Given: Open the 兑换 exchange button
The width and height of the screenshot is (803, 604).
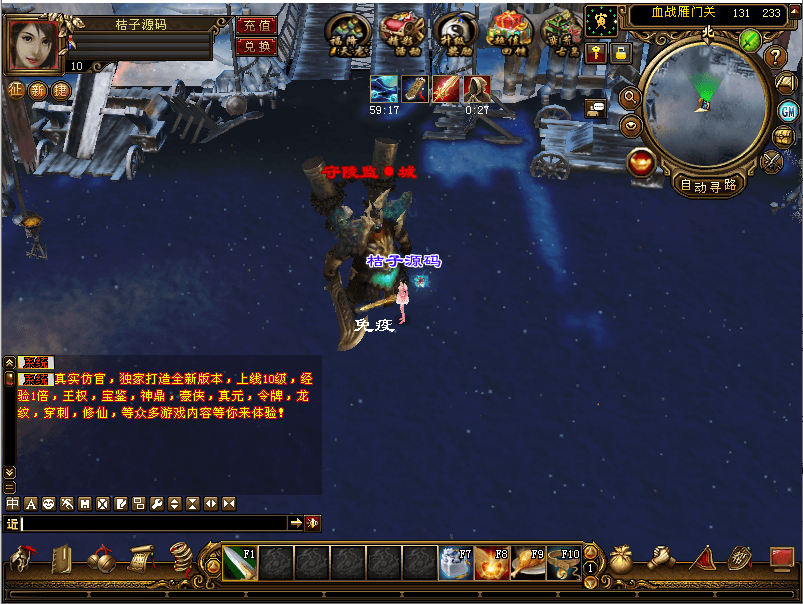Looking at the screenshot, I should [257, 46].
